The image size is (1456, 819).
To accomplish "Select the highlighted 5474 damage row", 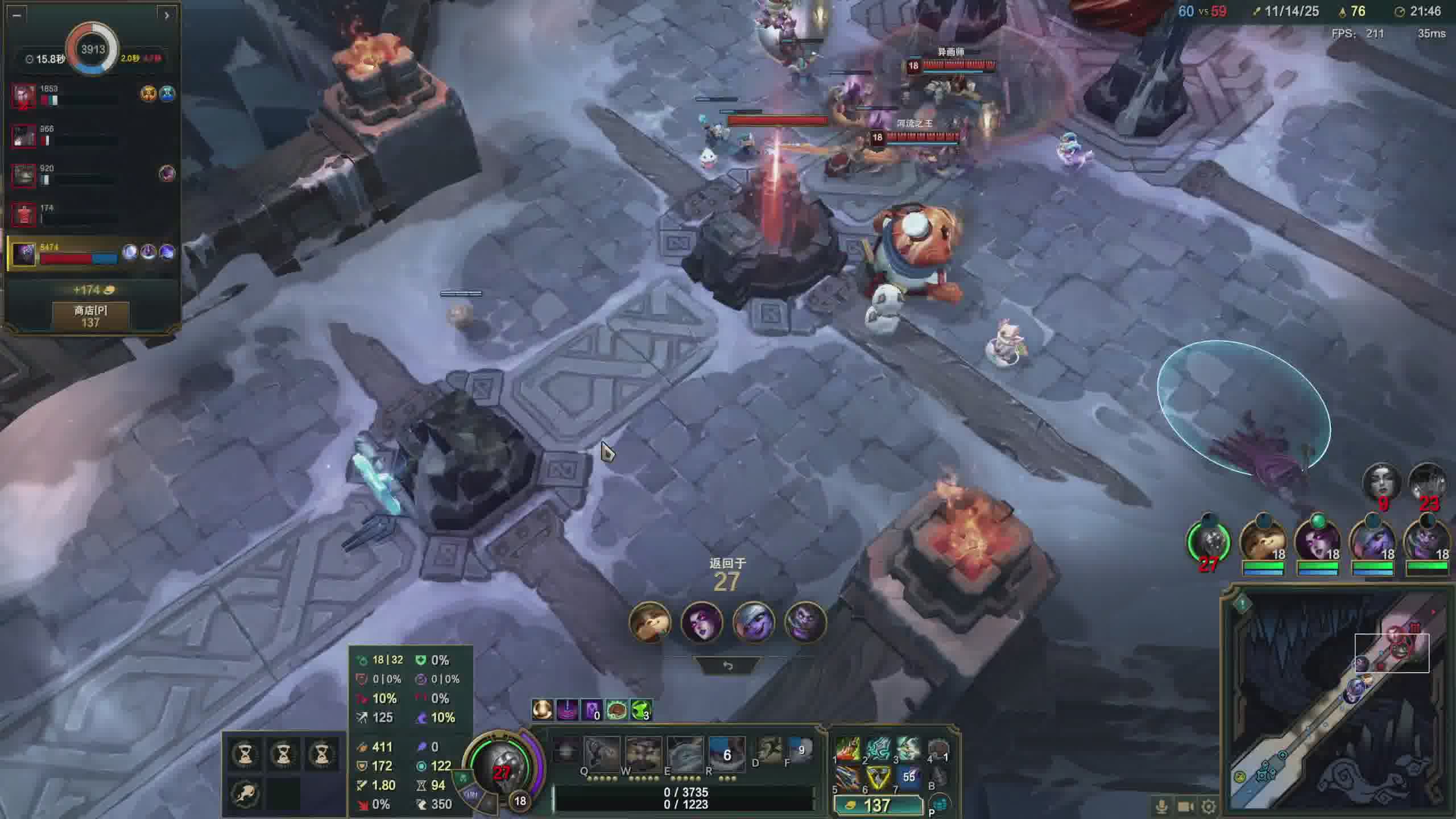I will (x=91, y=253).
